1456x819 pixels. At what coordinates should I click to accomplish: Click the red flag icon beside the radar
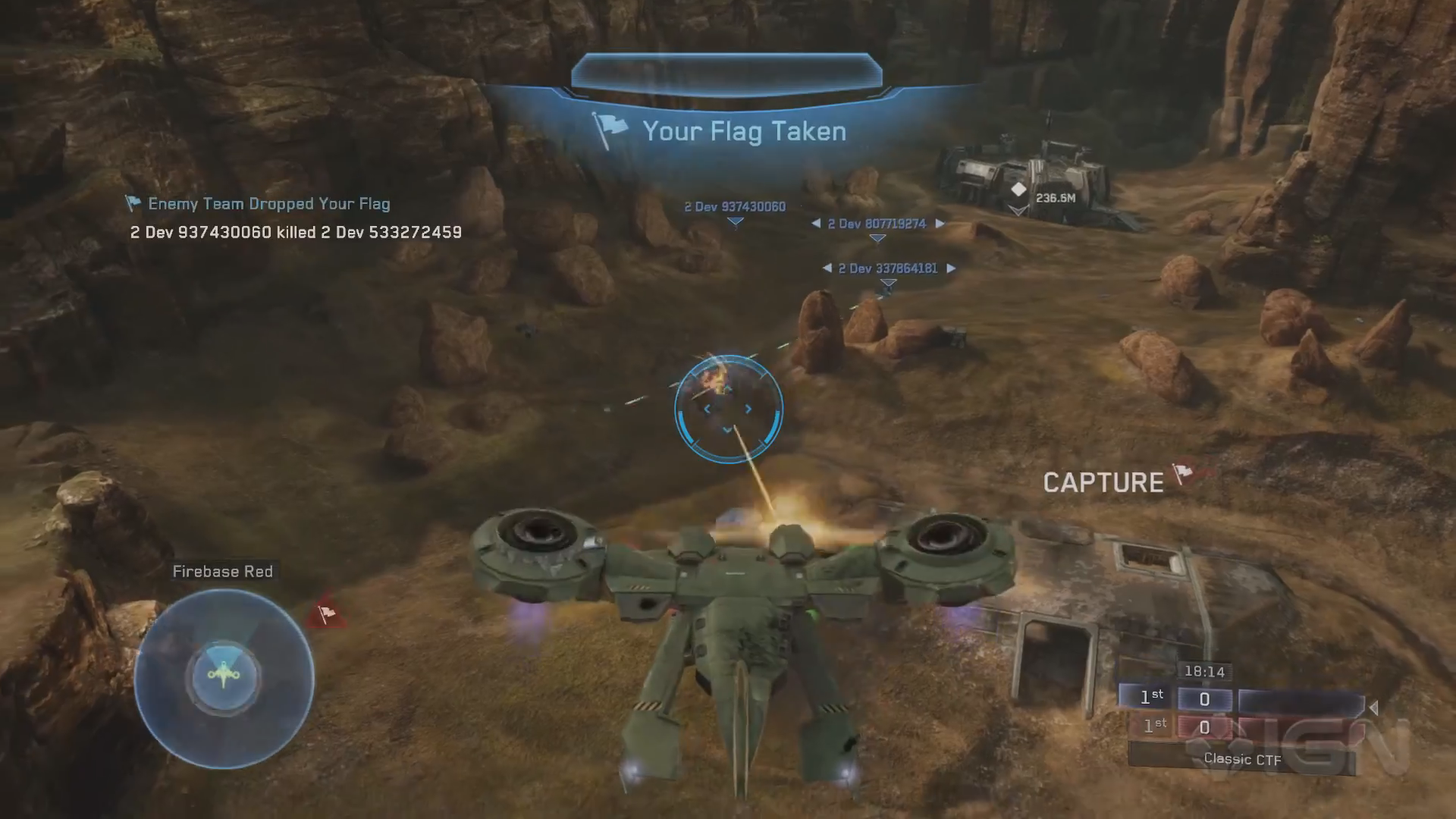(326, 613)
